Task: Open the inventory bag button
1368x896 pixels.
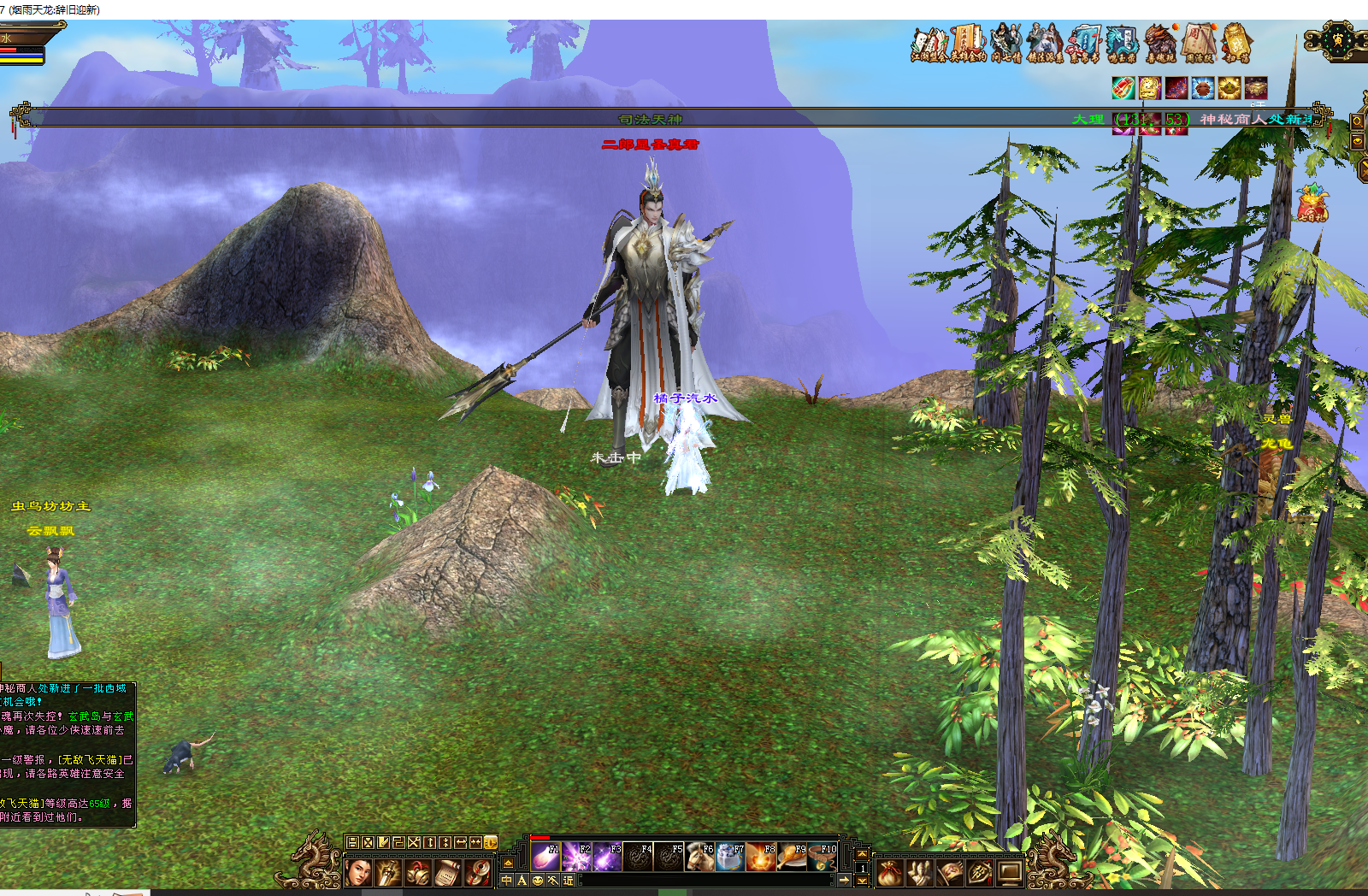Action: pos(889,873)
